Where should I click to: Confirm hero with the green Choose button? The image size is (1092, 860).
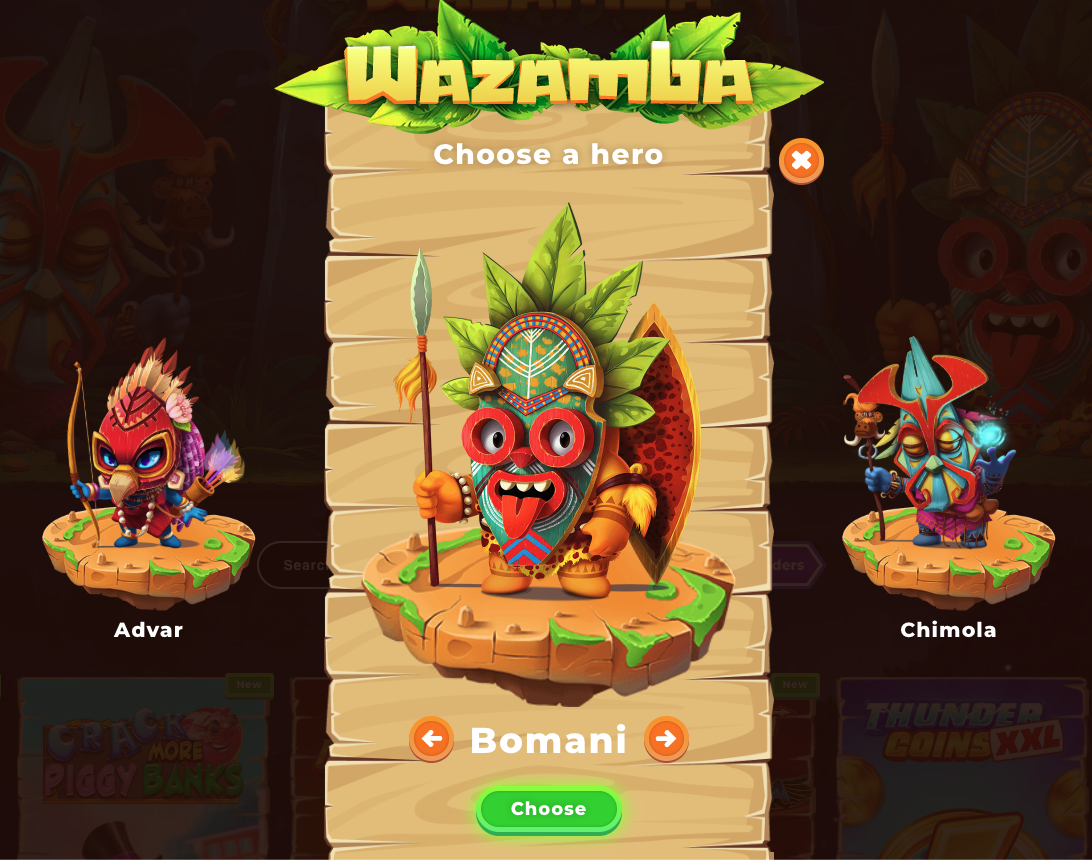(x=548, y=809)
